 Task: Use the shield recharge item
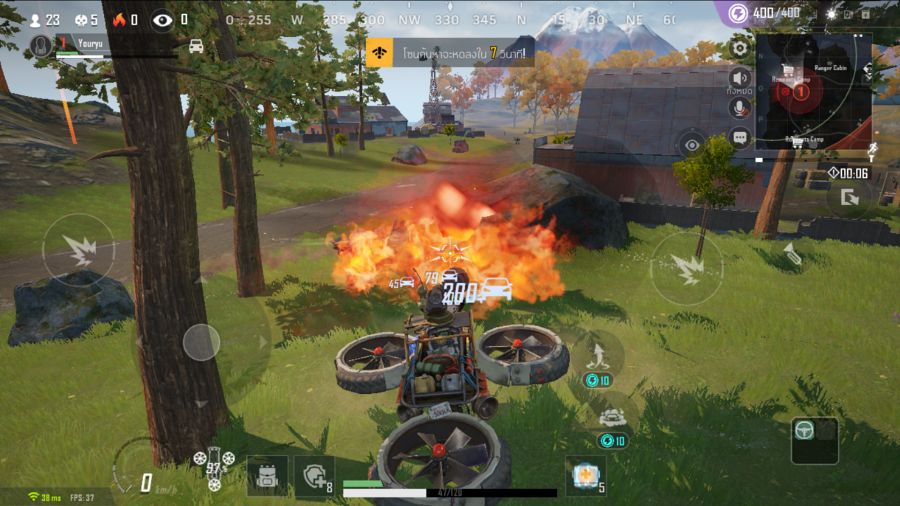[313, 476]
